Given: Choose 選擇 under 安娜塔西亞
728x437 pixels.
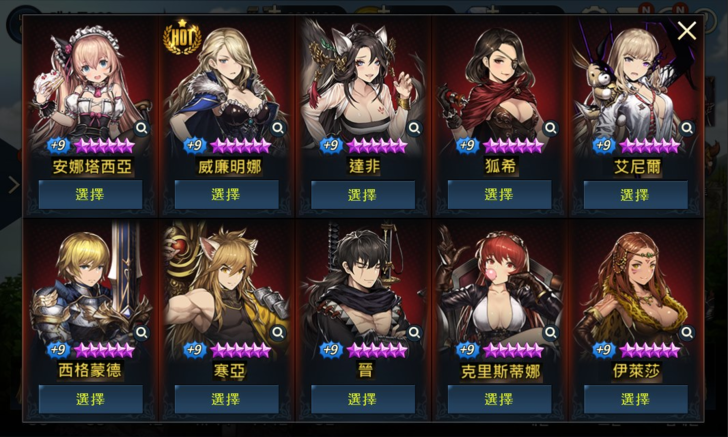Looking at the screenshot, I should click(90, 195).
